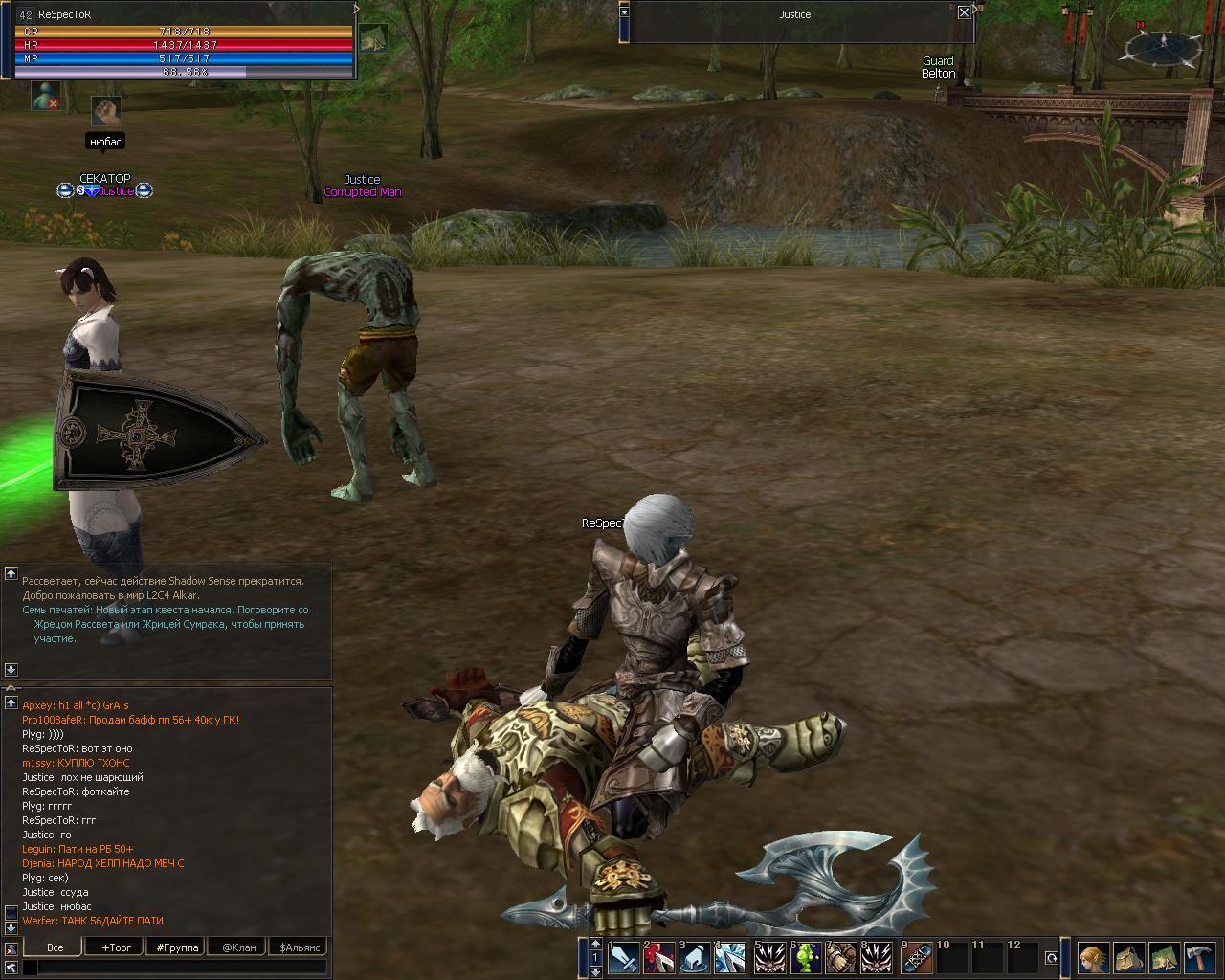Viewport: 1225px width, 980px height.
Task: Trigger the pointing hand action in slot 3
Action: pyautogui.click(x=696, y=958)
